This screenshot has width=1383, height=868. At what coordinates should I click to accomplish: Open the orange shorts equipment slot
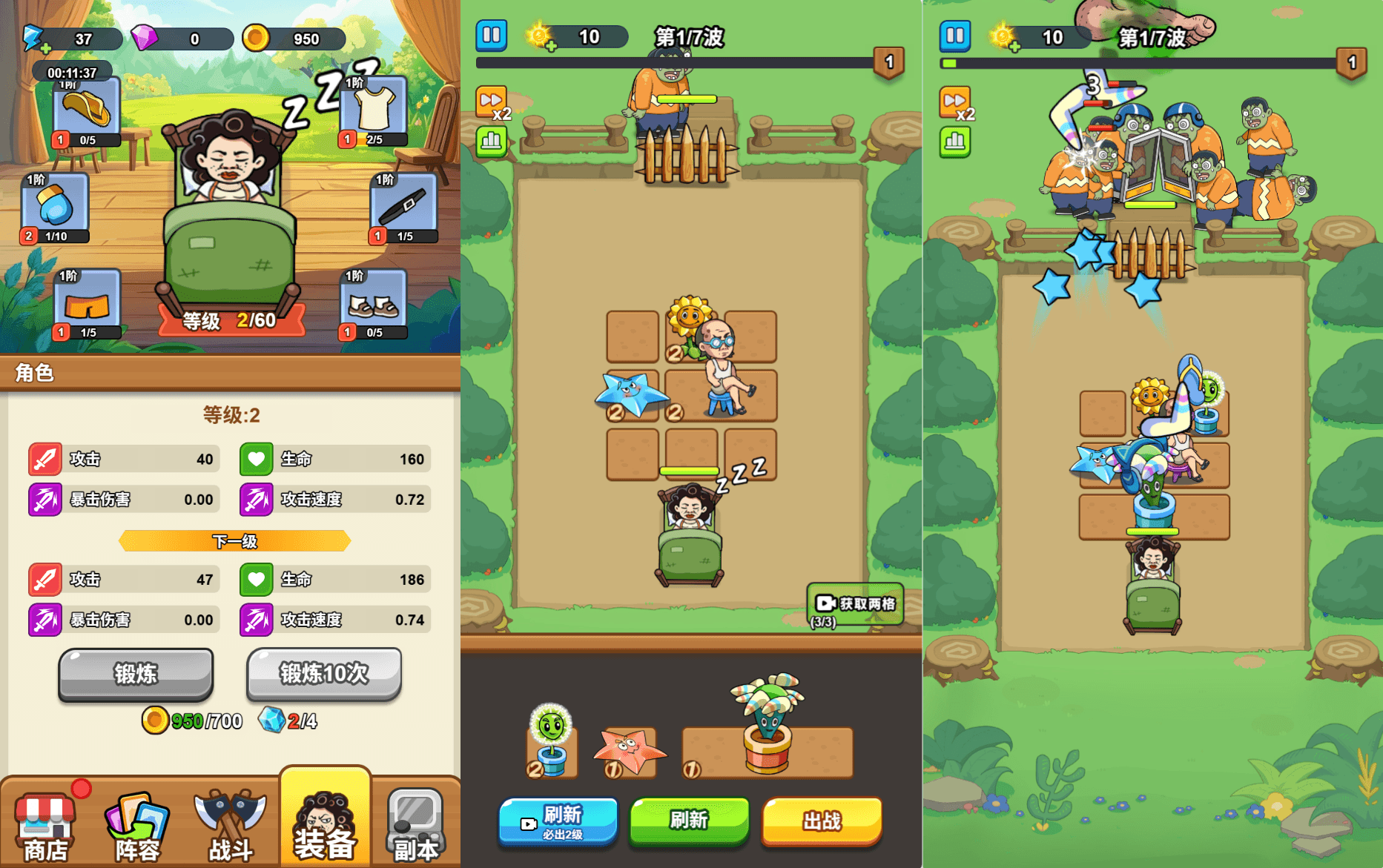[88, 304]
